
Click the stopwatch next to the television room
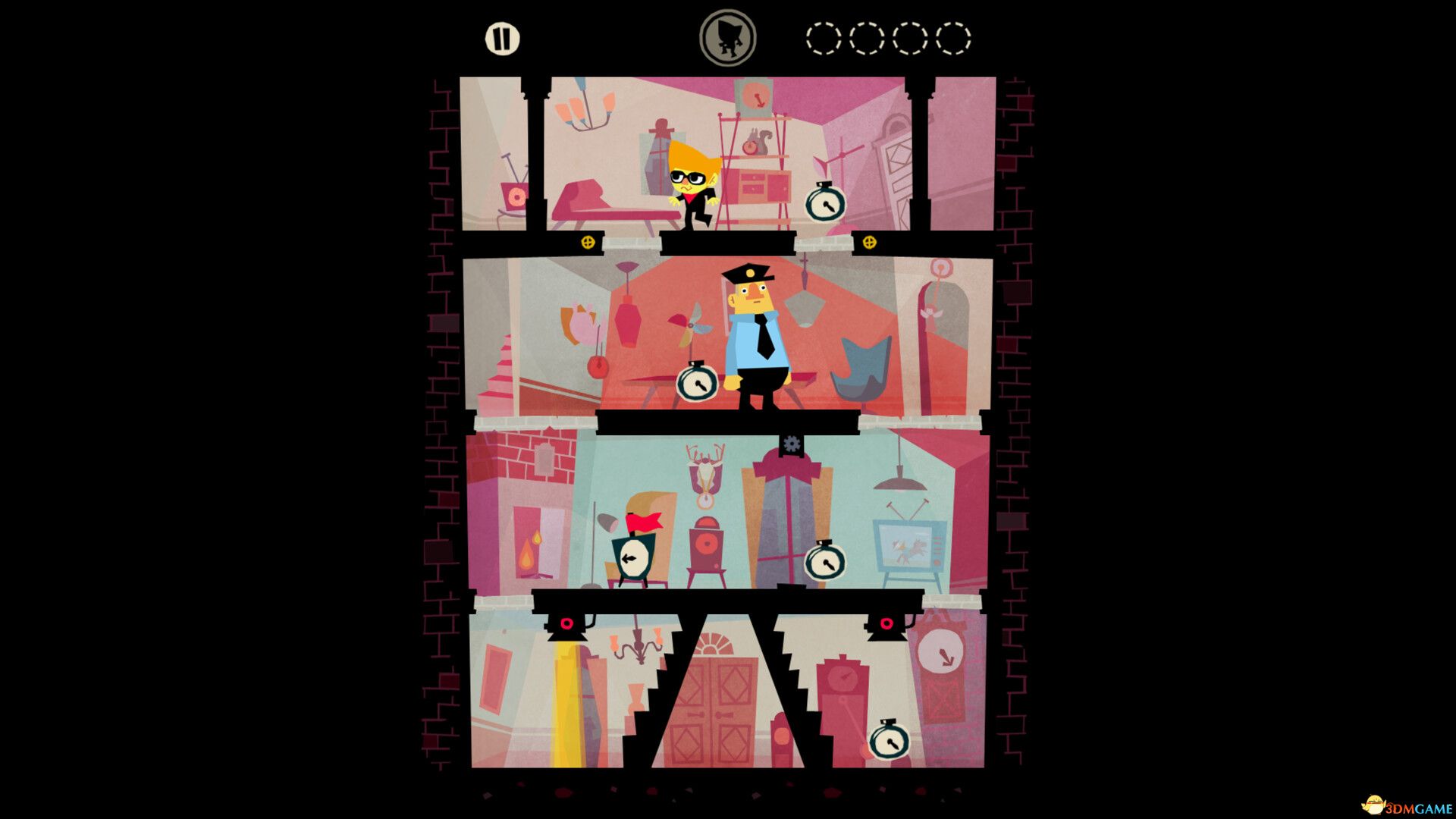click(826, 564)
